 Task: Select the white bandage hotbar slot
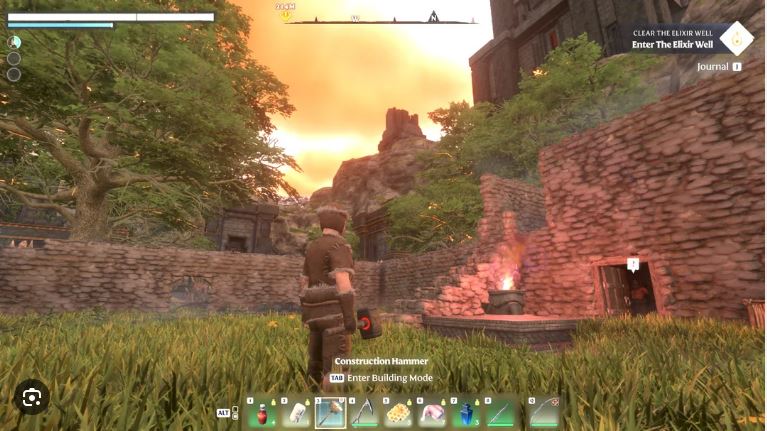click(296, 412)
